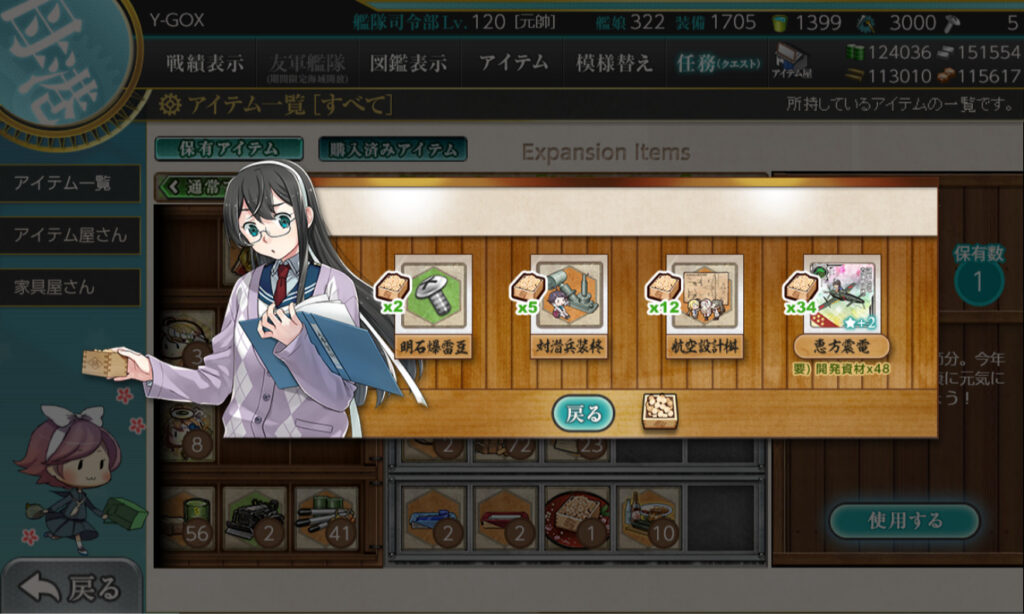Switch to the 購入済みアイテム tab
Screen dimensions: 1024x614
coord(392,149)
